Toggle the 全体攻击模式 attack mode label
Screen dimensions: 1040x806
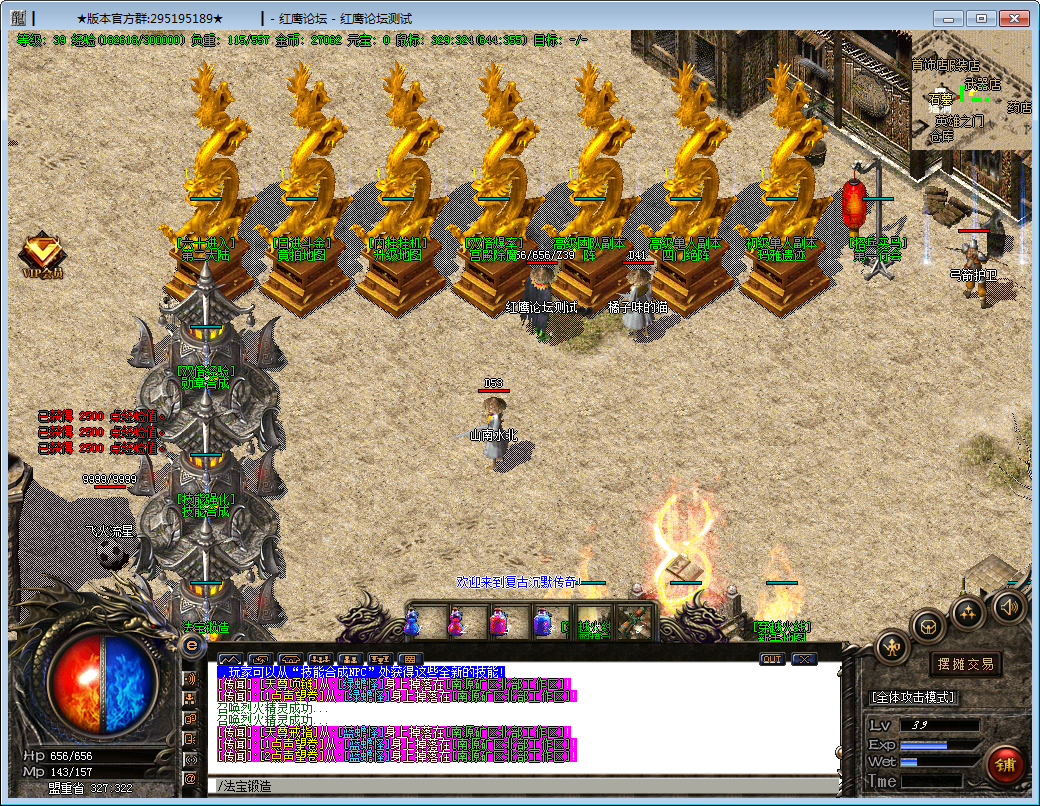913,696
